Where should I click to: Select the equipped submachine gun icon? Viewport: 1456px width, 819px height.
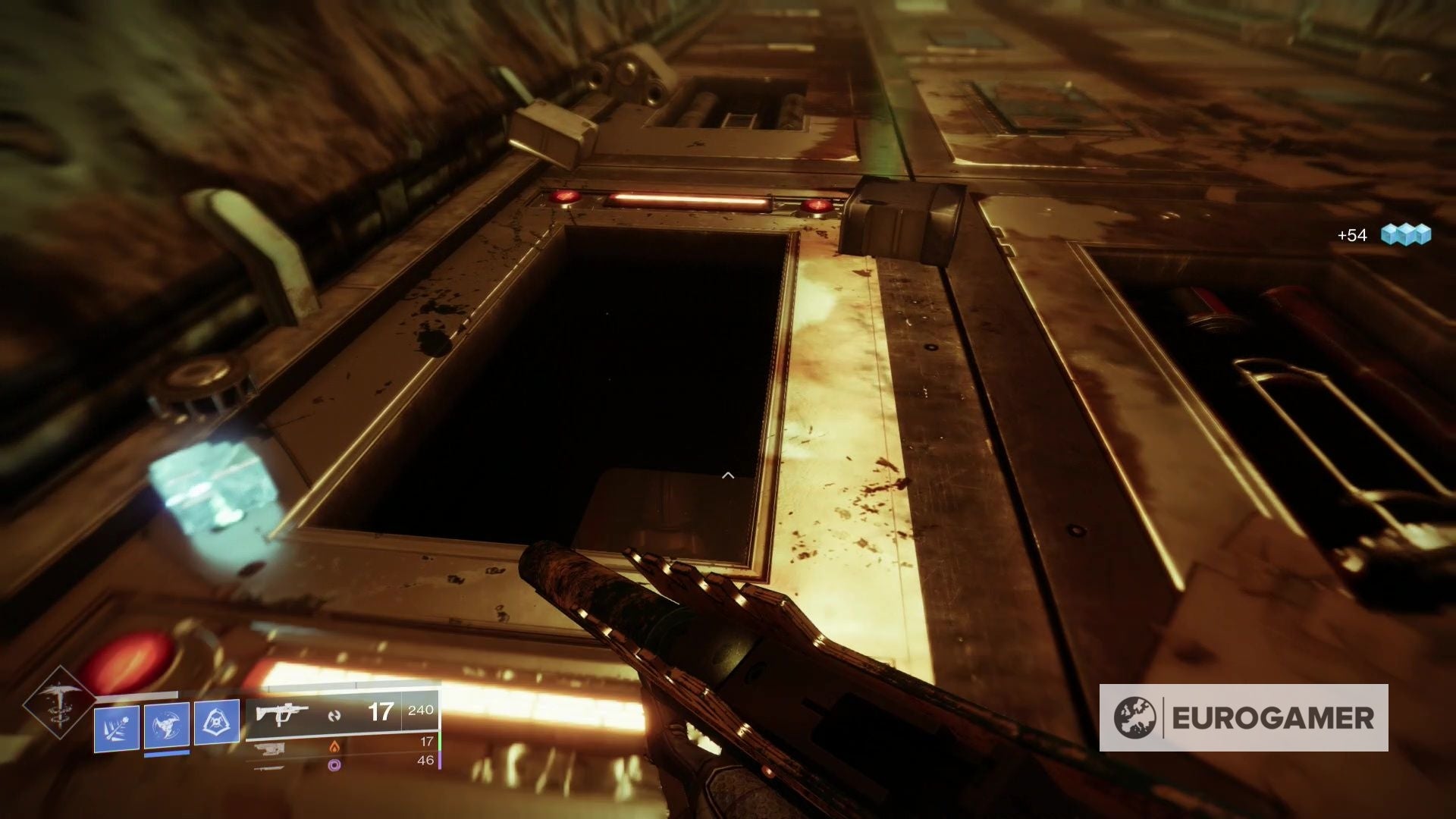281,714
